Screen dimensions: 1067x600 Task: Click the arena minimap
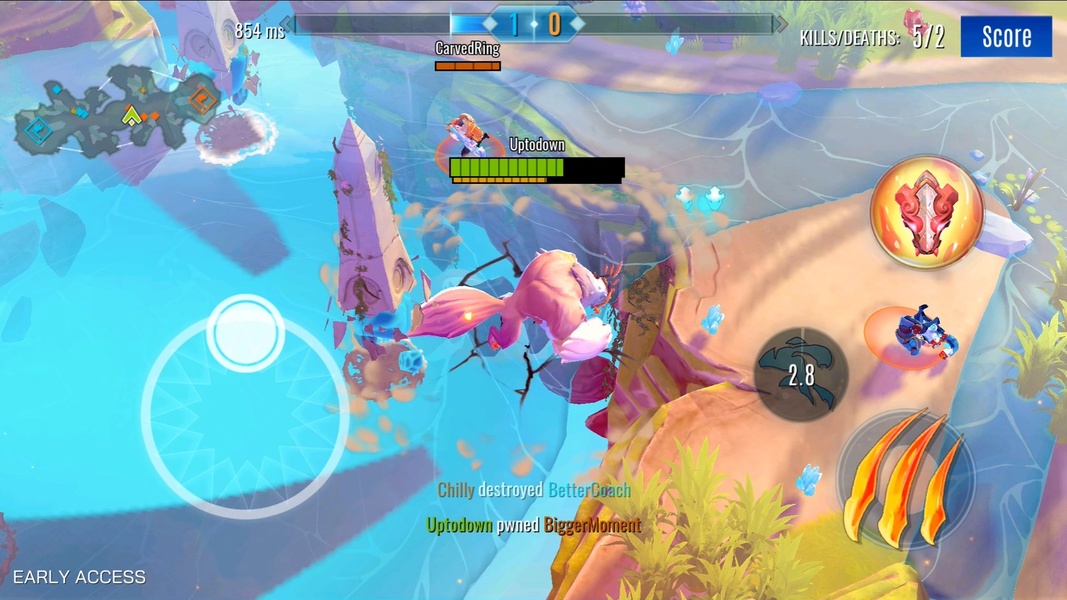pos(118,109)
